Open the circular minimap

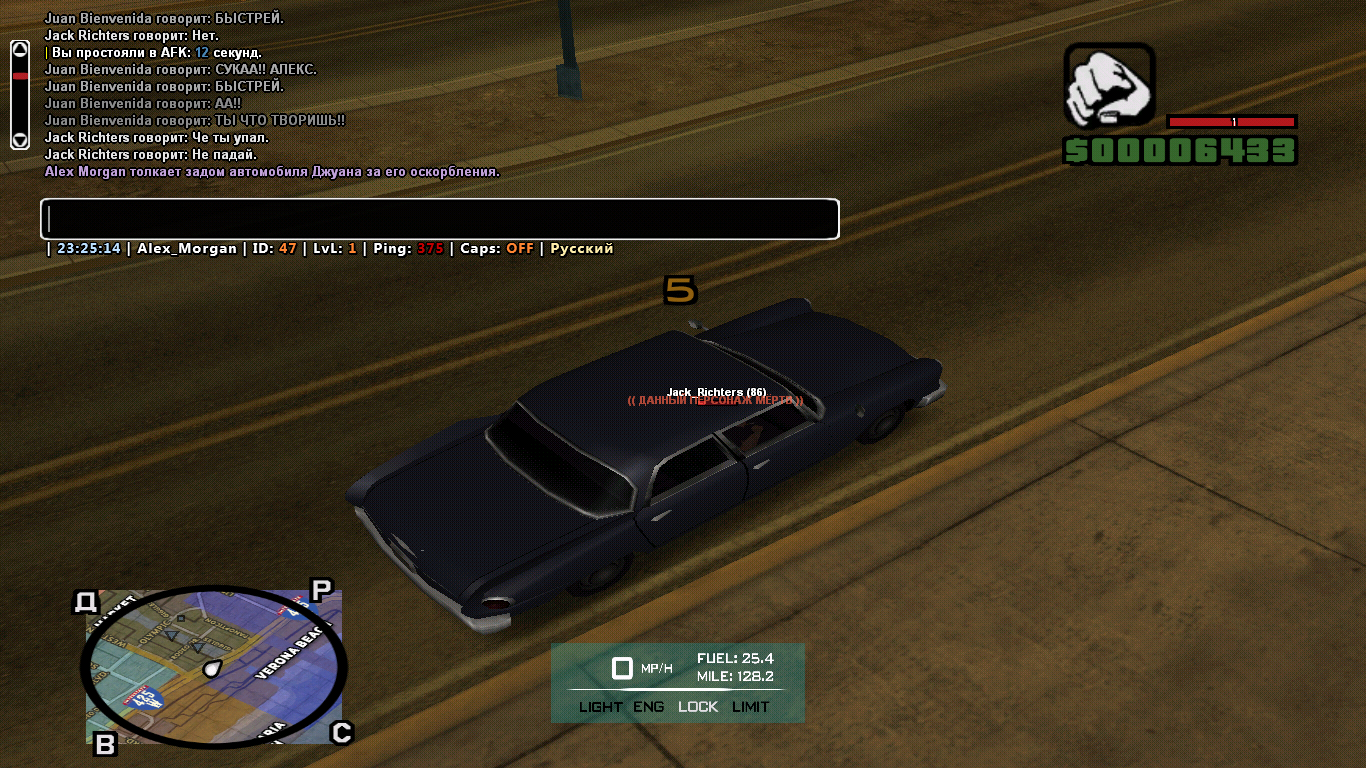pyautogui.click(x=213, y=666)
